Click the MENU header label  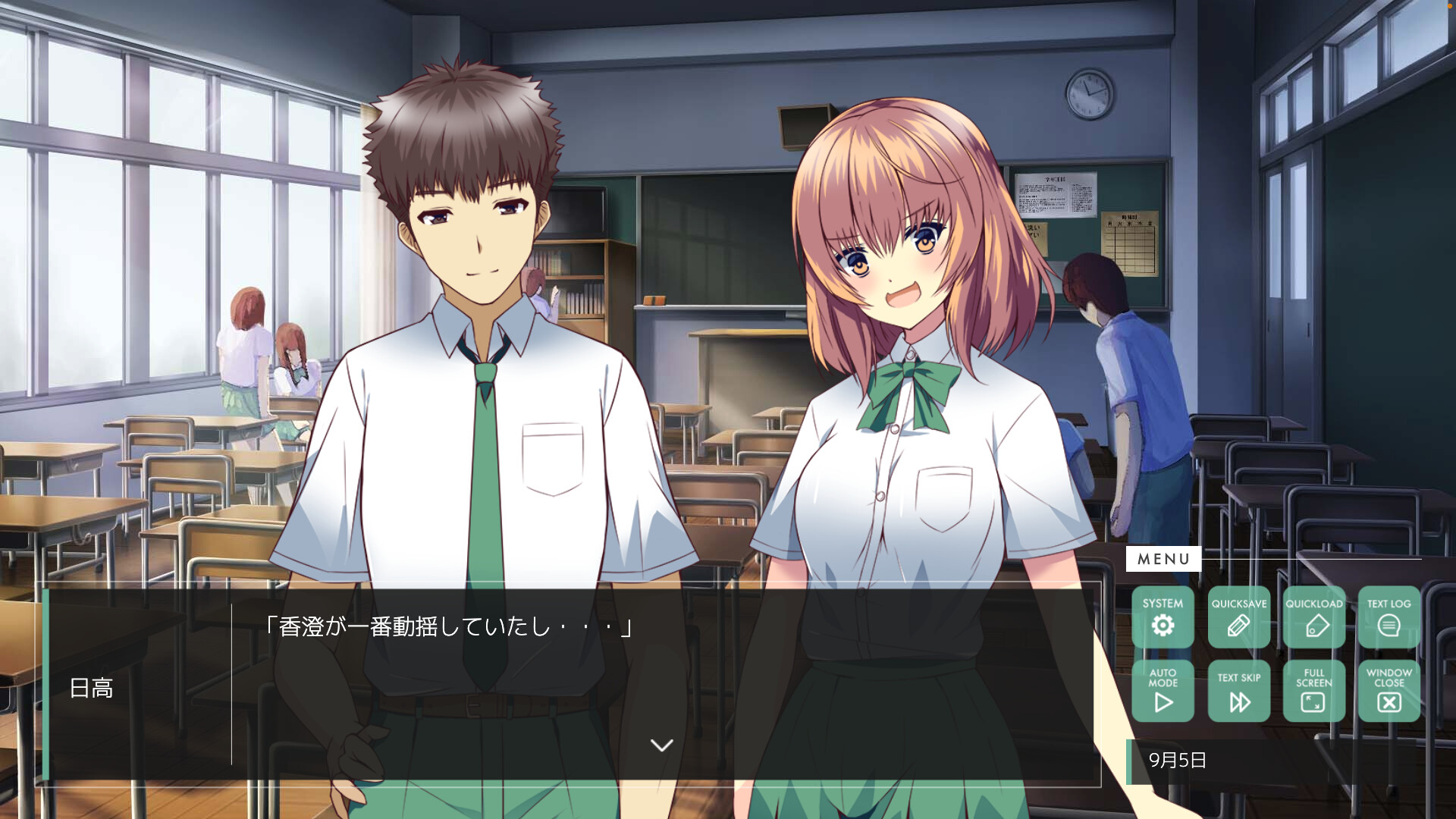(x=1166, y=560)
